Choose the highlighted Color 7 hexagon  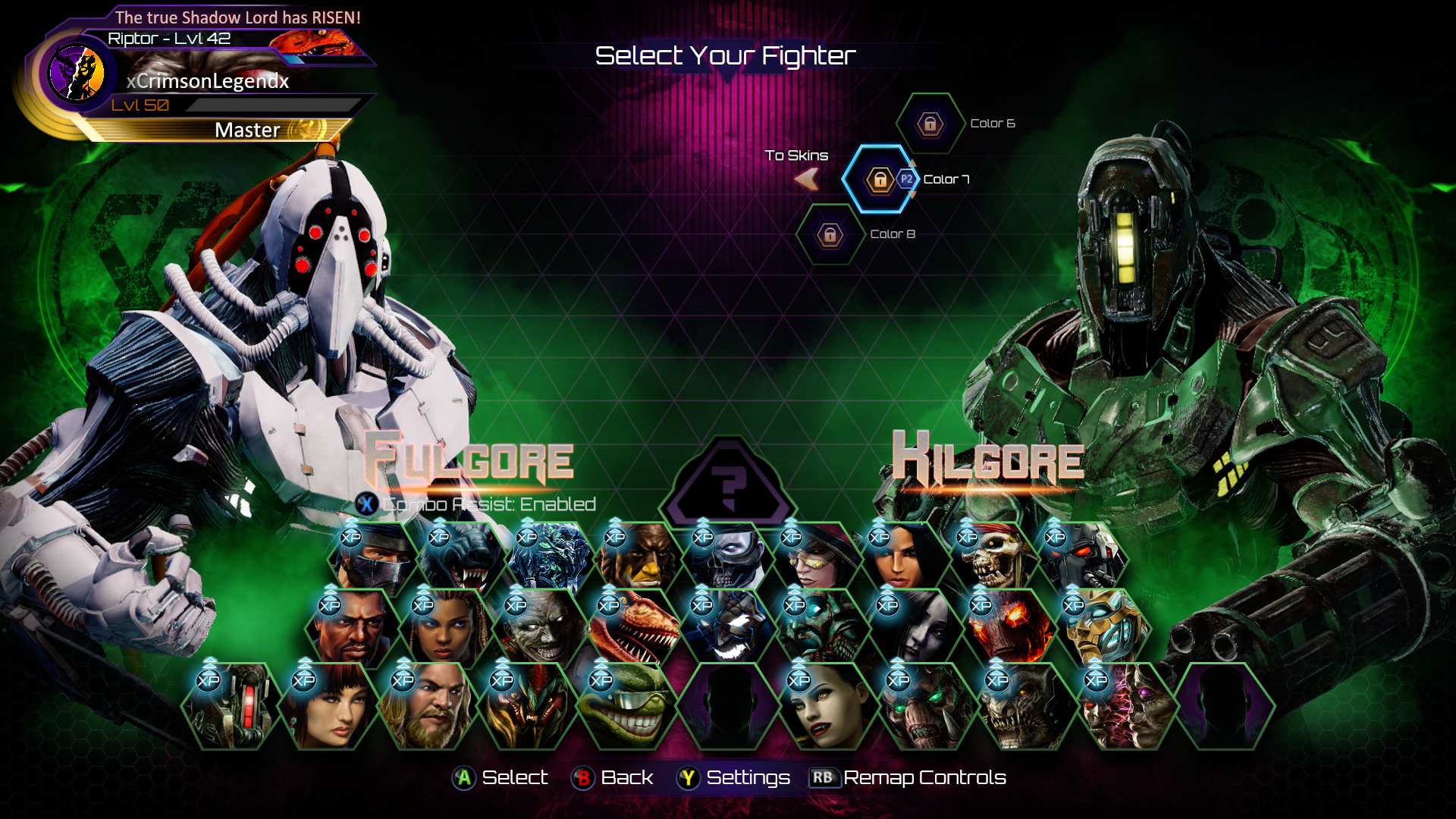(880, 180)
